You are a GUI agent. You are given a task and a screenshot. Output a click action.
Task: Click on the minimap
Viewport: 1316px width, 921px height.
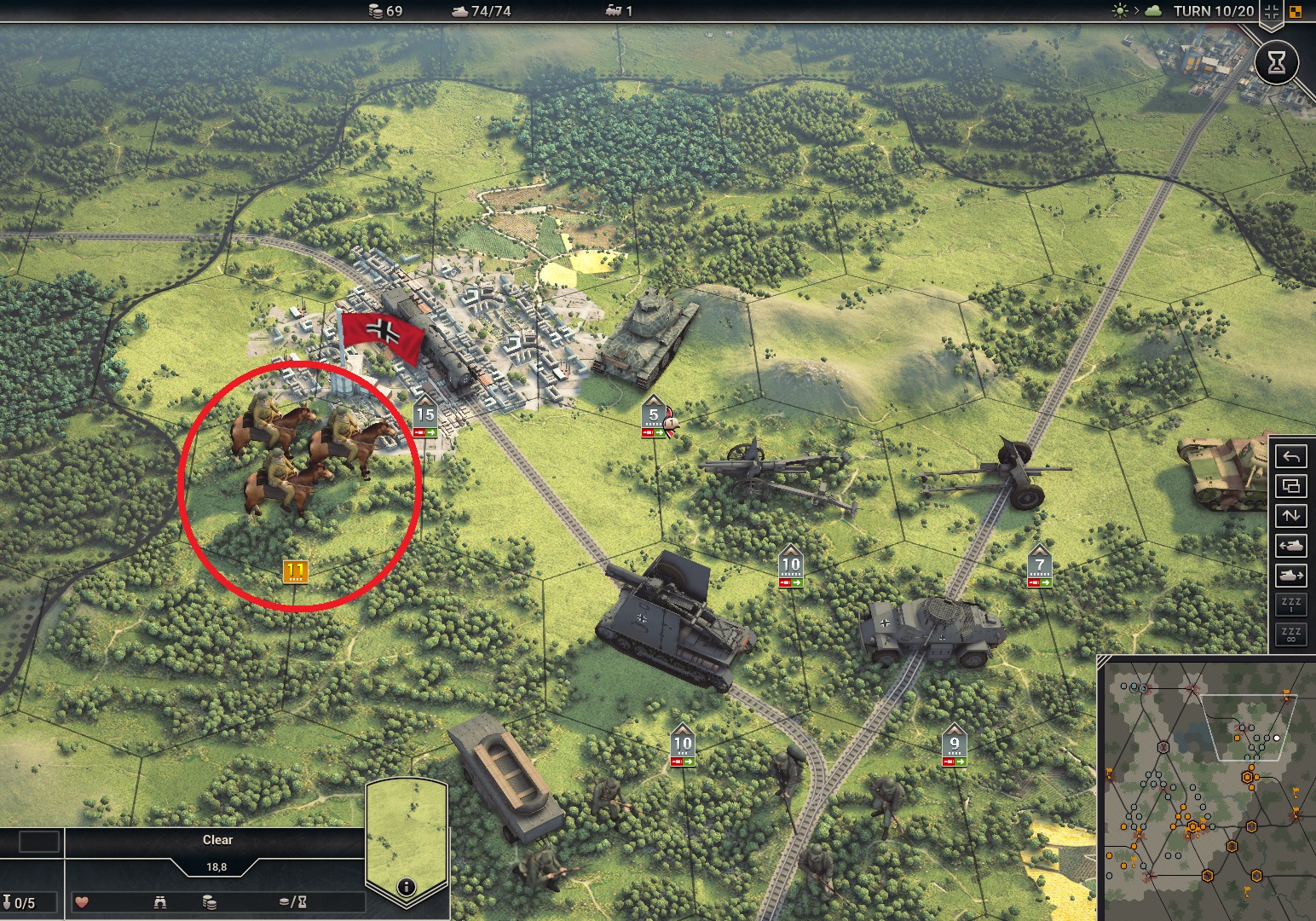click(x=1205, y=789)
